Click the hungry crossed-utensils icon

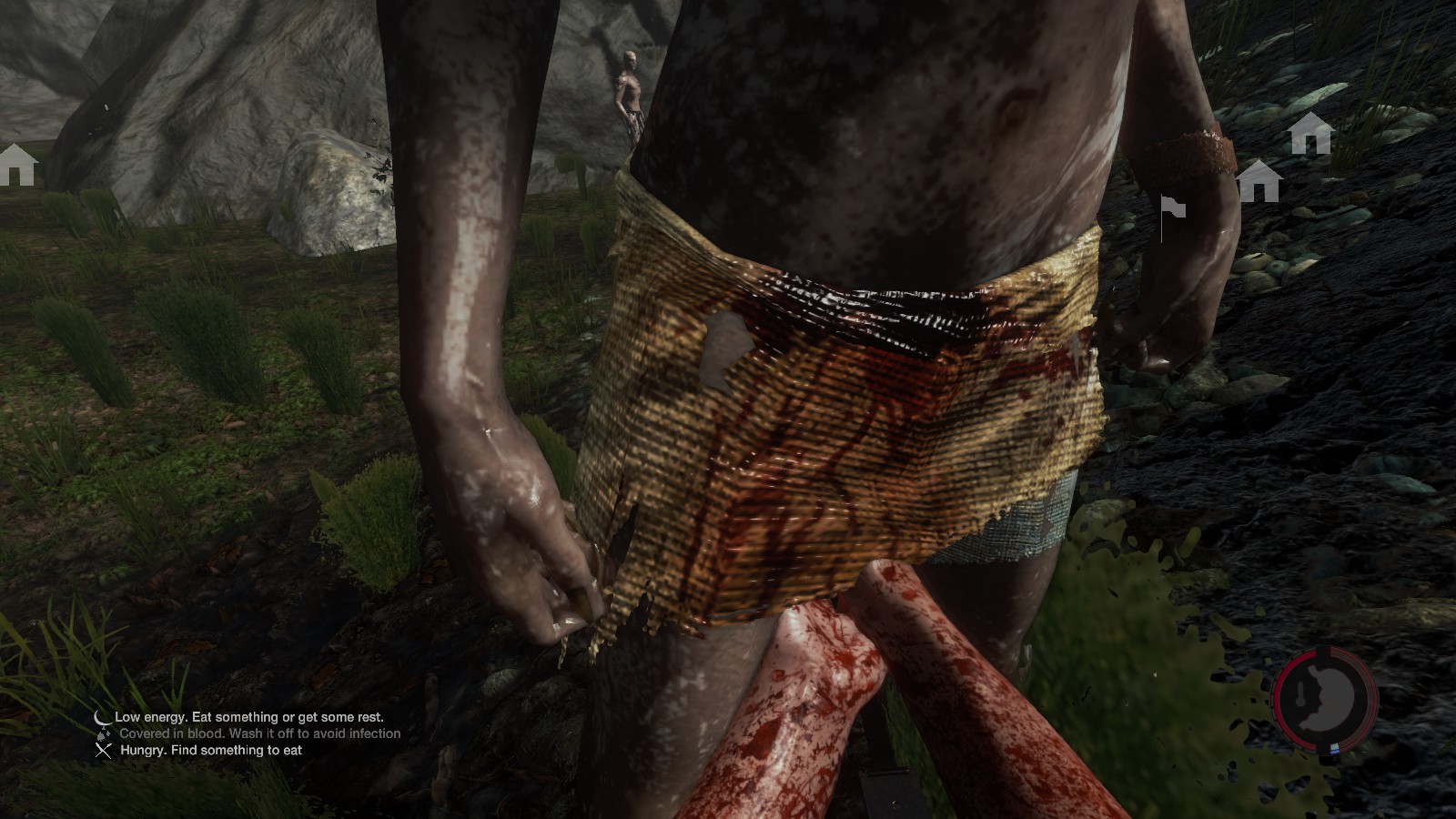[104, 750]
